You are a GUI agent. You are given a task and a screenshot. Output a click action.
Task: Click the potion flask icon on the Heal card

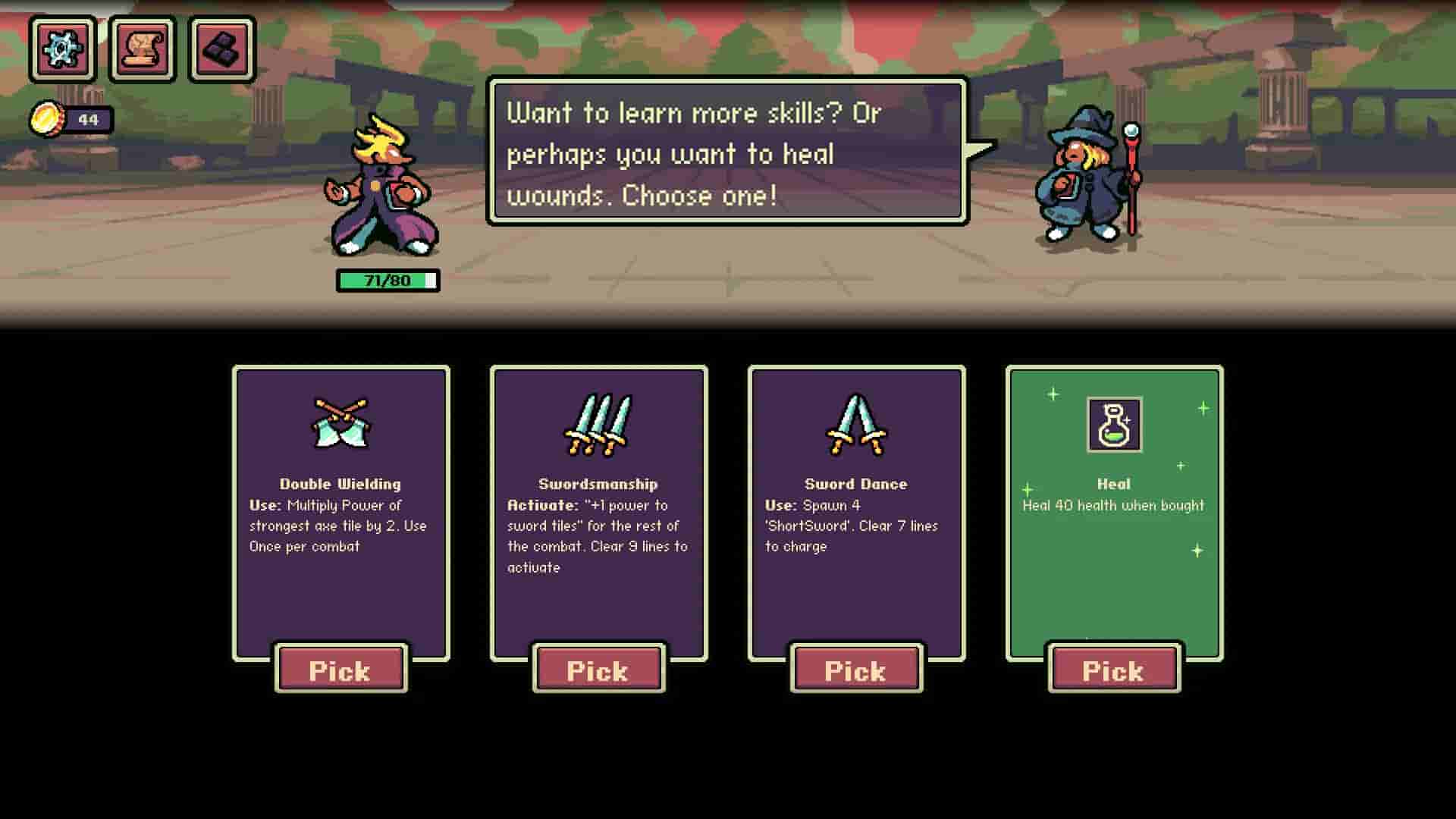click(x=1112, y=425)
